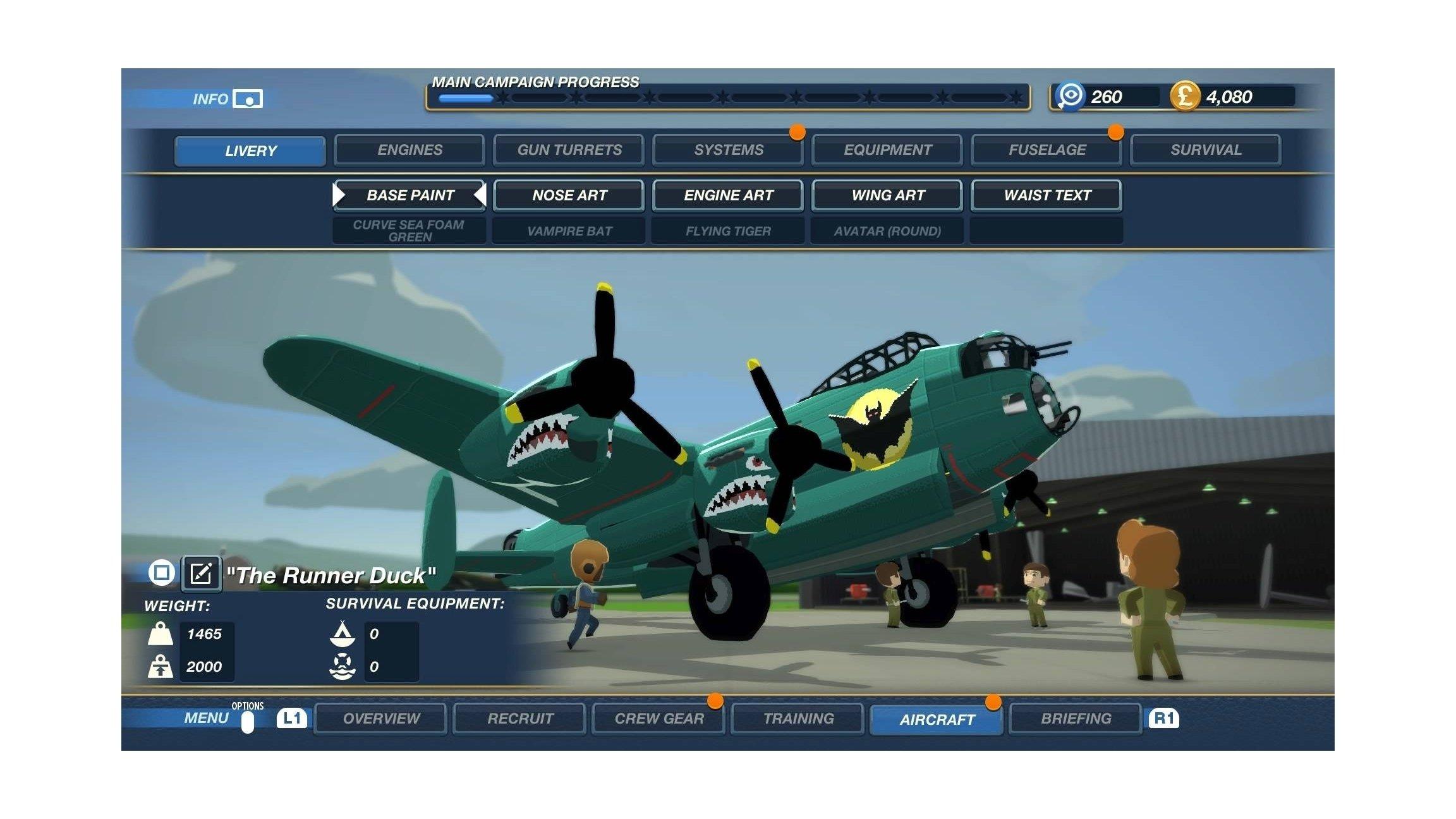
Task: Click the INFO screenshot icon at top left
Action: tap(247, 98)
